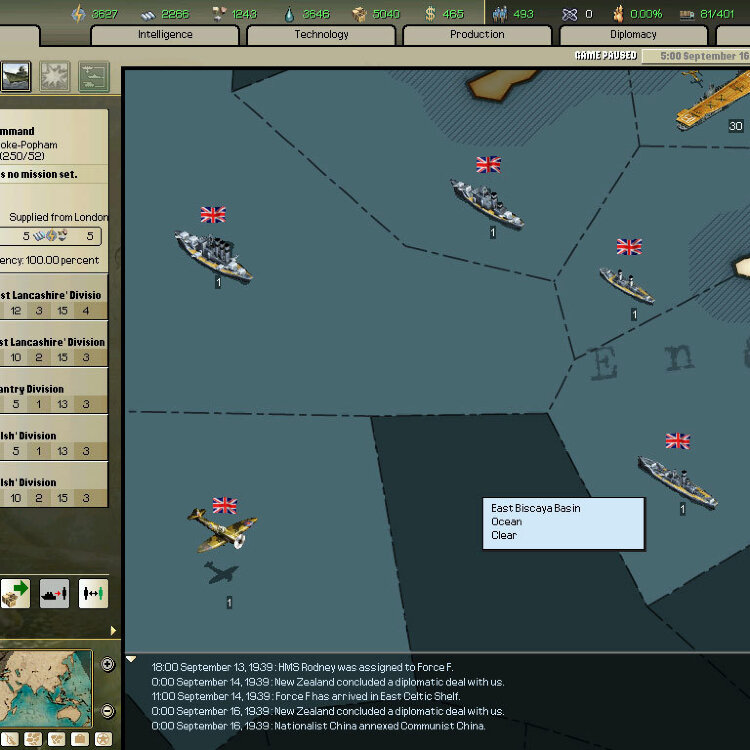
Task: Open the Production tab
Action: [477, 34]
